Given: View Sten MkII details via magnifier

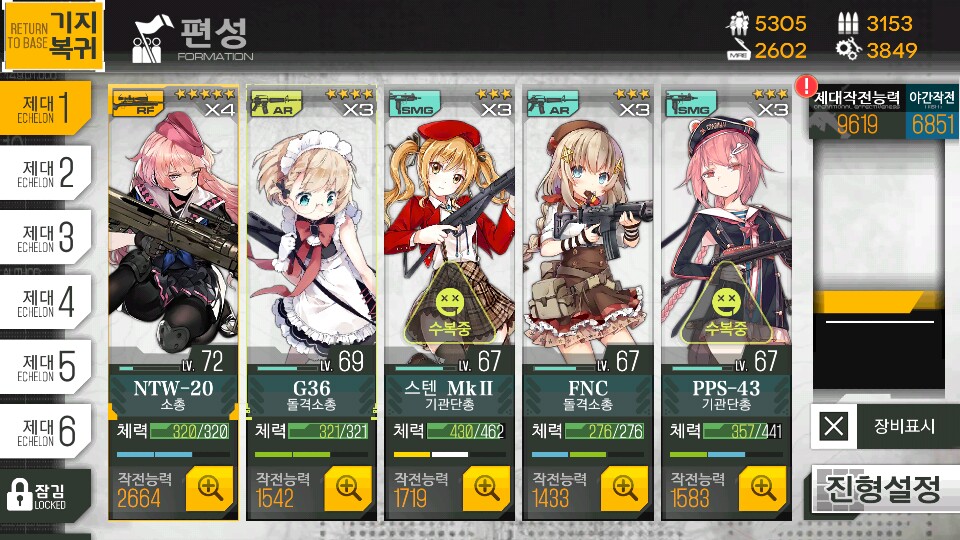Looking at the screenshot, I should coord(486,488).
